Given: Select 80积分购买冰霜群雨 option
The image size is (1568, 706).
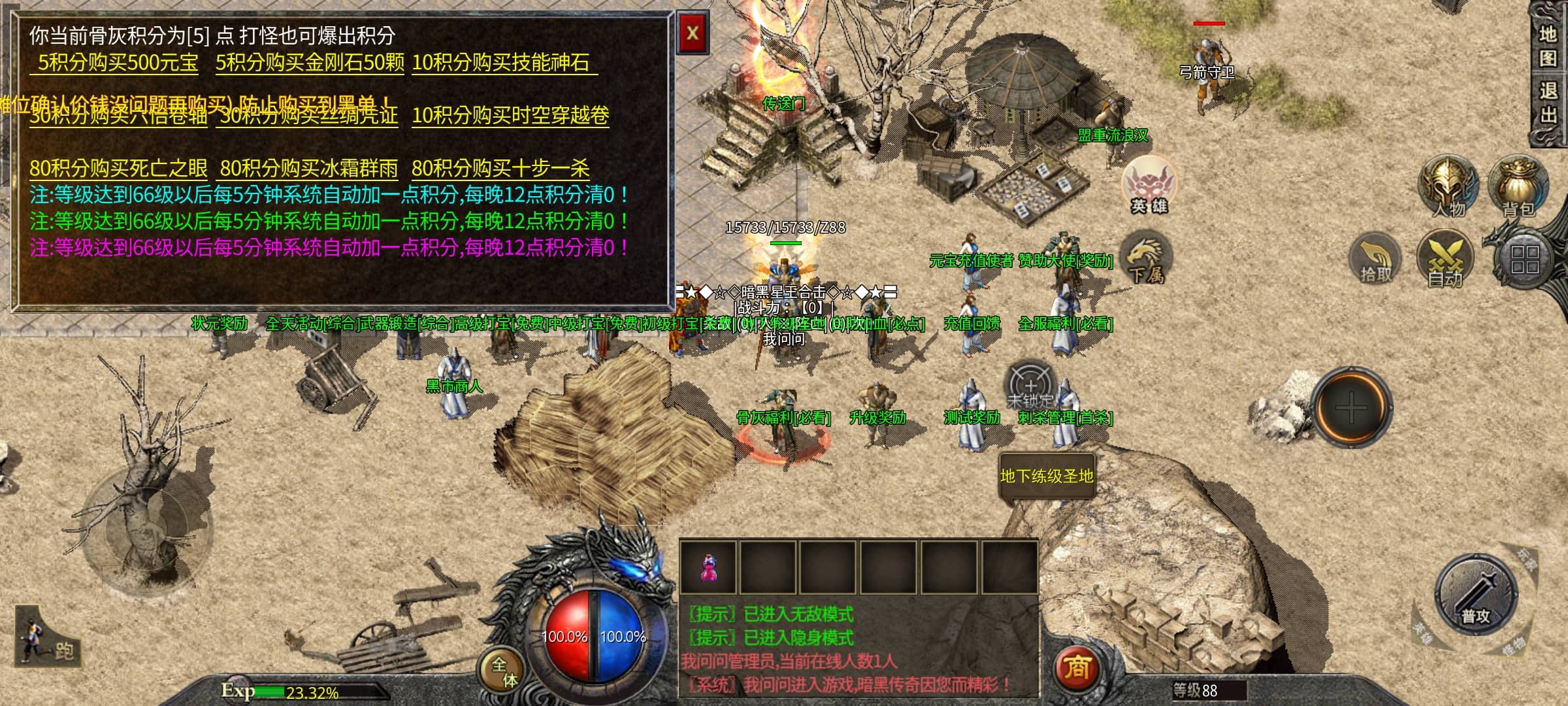Looking at the screenshot, I should tap(308, 169).
